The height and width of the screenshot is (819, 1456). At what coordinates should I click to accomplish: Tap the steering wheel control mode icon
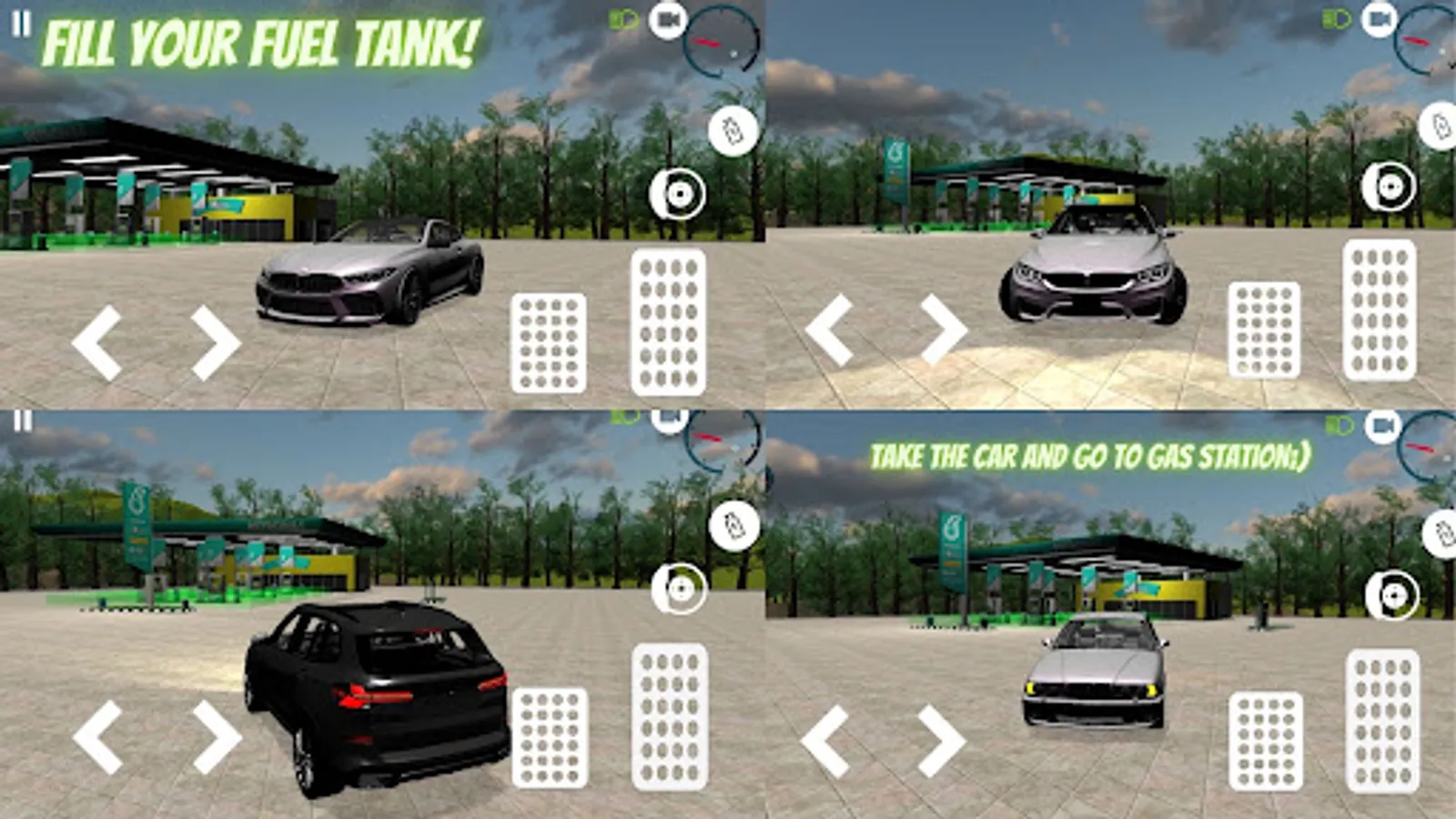pos(677,192)
